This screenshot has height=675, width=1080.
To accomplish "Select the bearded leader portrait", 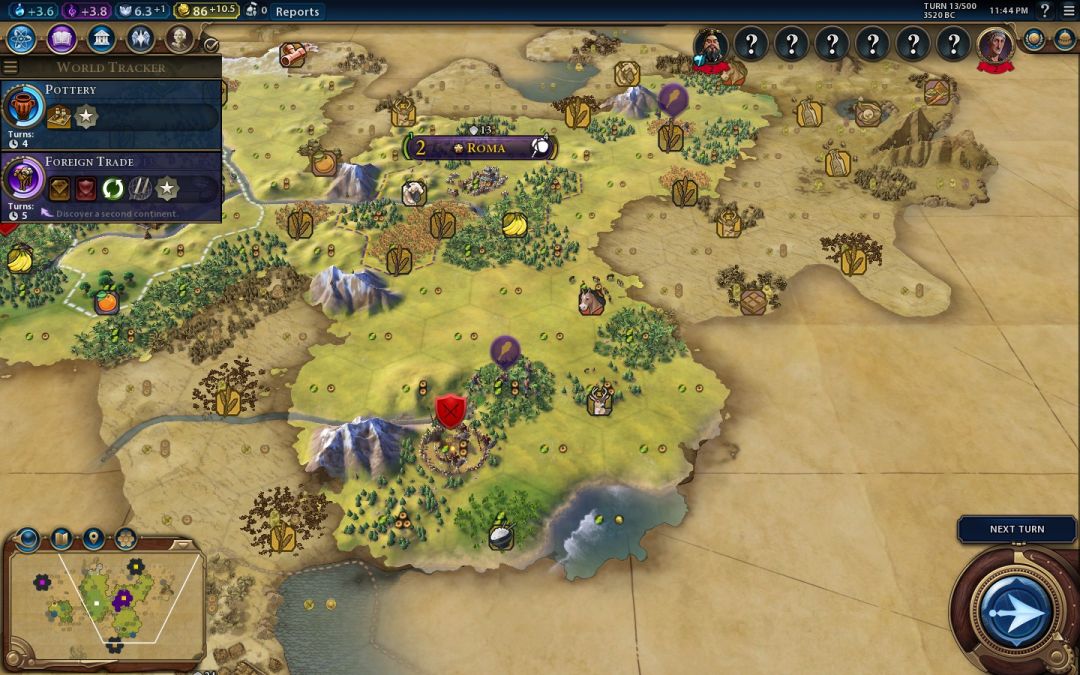I will click(711, 45).
